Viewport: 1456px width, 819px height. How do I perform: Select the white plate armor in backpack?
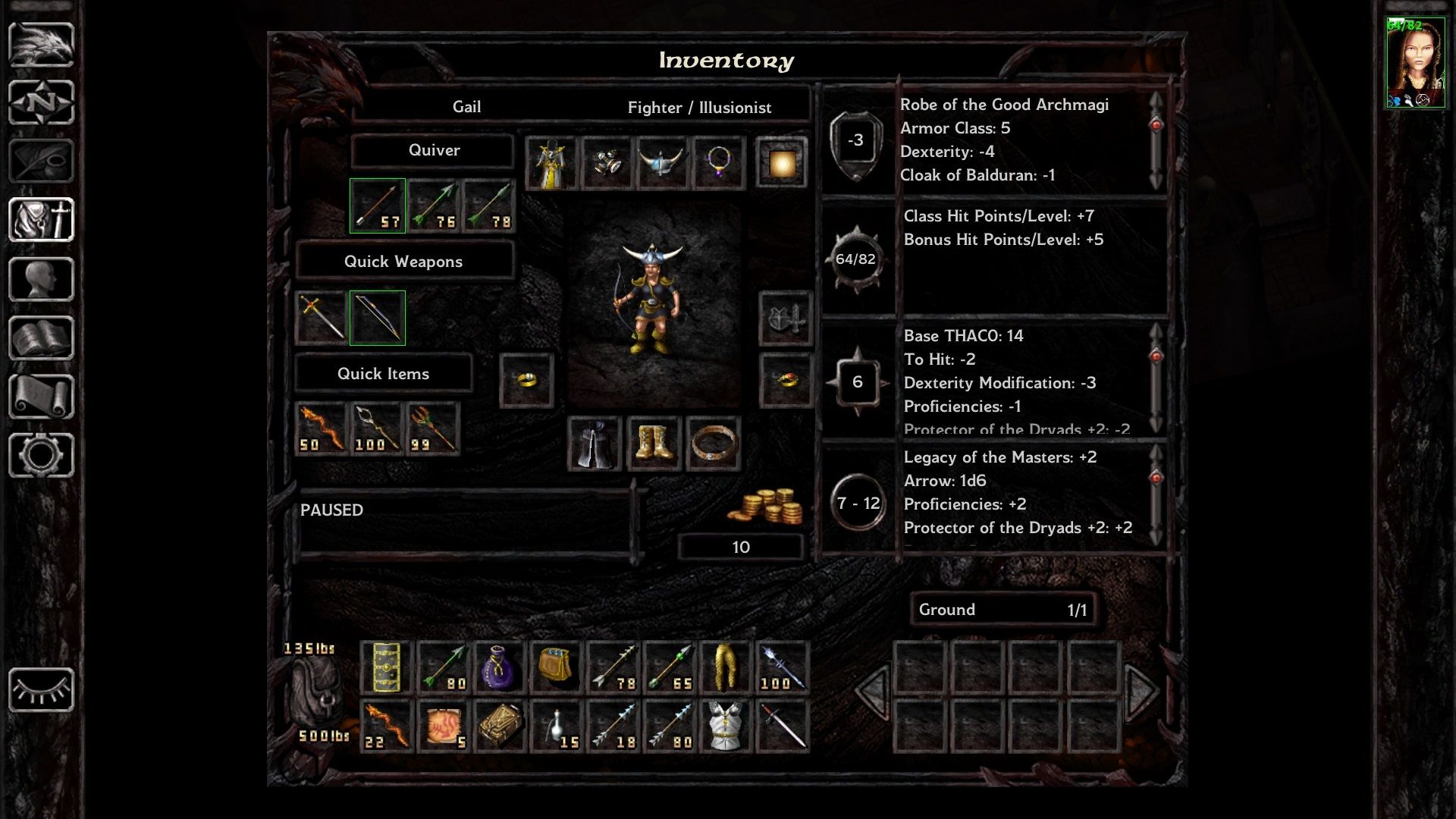click(x=724, y=726)
